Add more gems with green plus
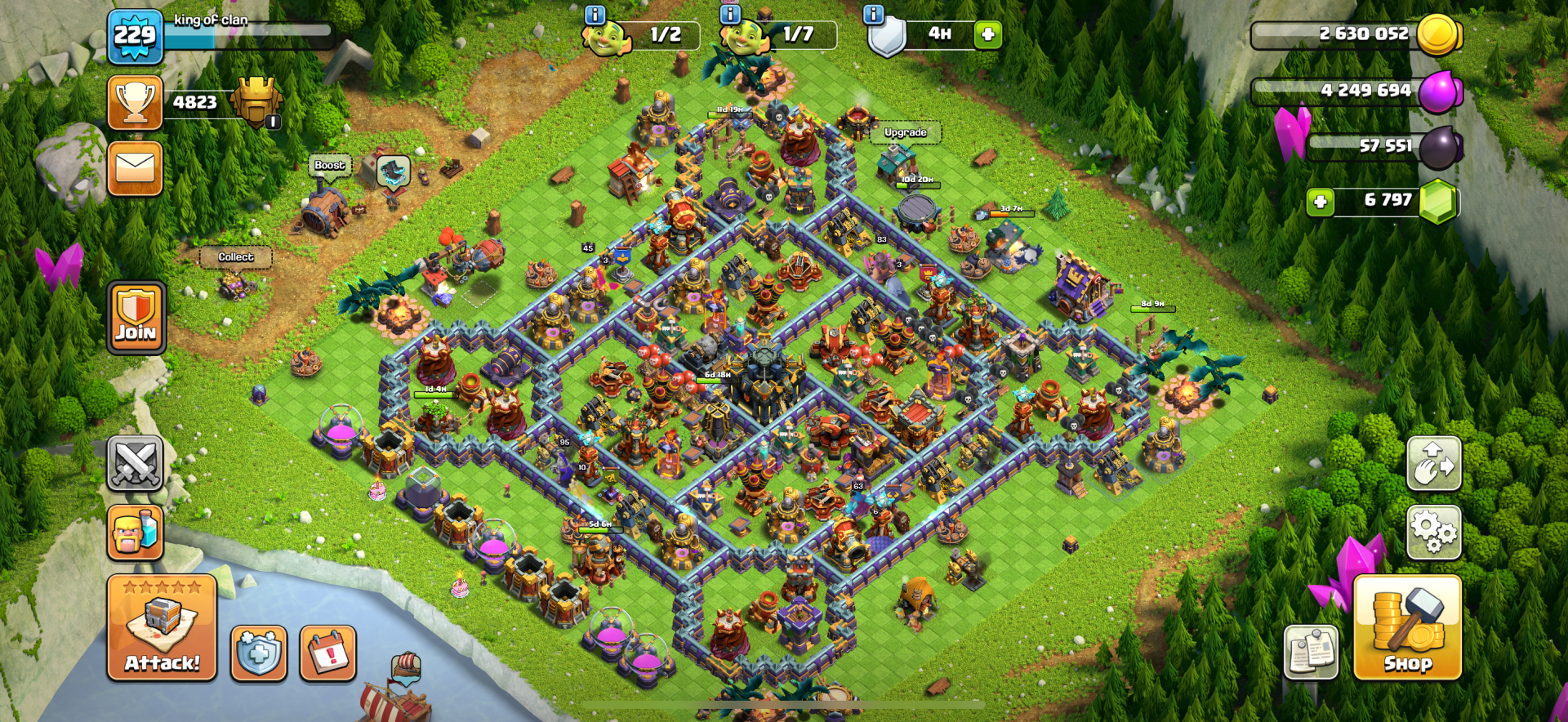Image resolution: width=1568 pixels, height=722 pixels. pos(1320,201)
